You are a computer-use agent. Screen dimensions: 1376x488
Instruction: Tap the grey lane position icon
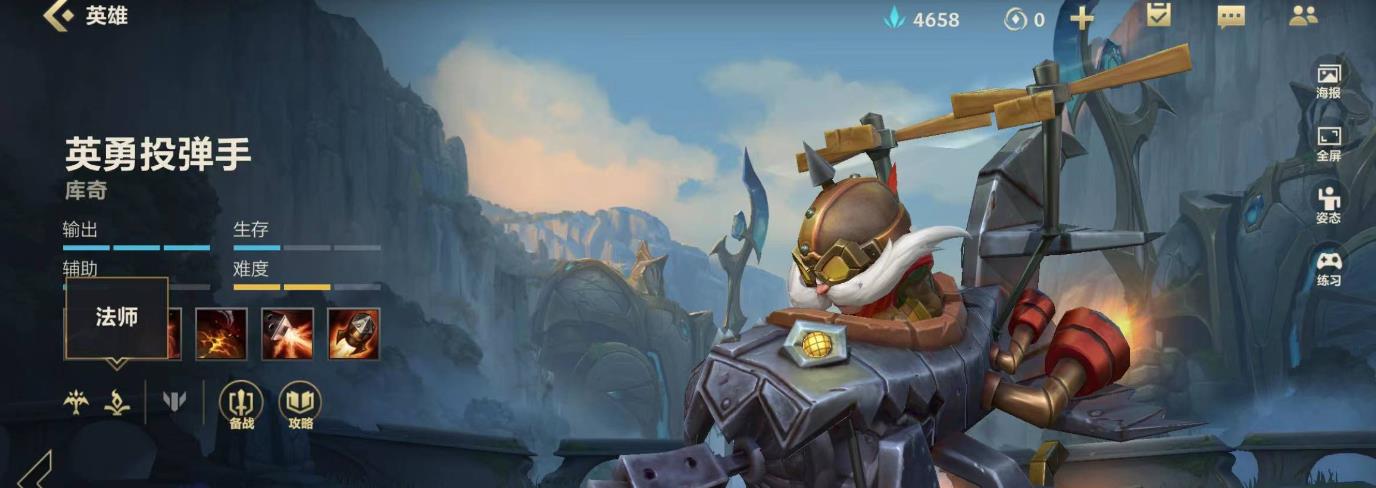174,402
